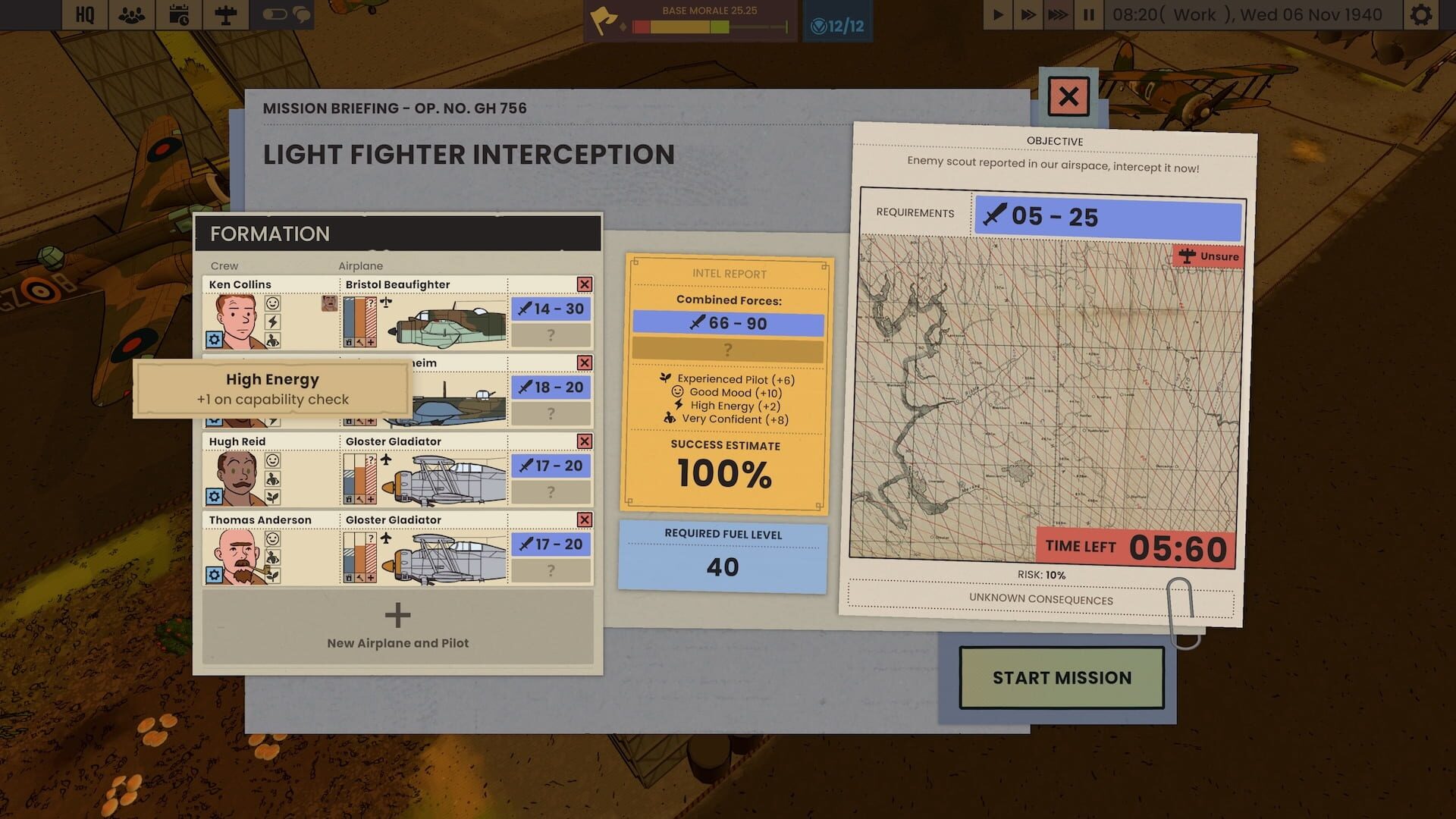Open Ken Collins' pilot settings gear
Image resolution: width=1456 pixels, height=819 pixels.
click(214, 338)
